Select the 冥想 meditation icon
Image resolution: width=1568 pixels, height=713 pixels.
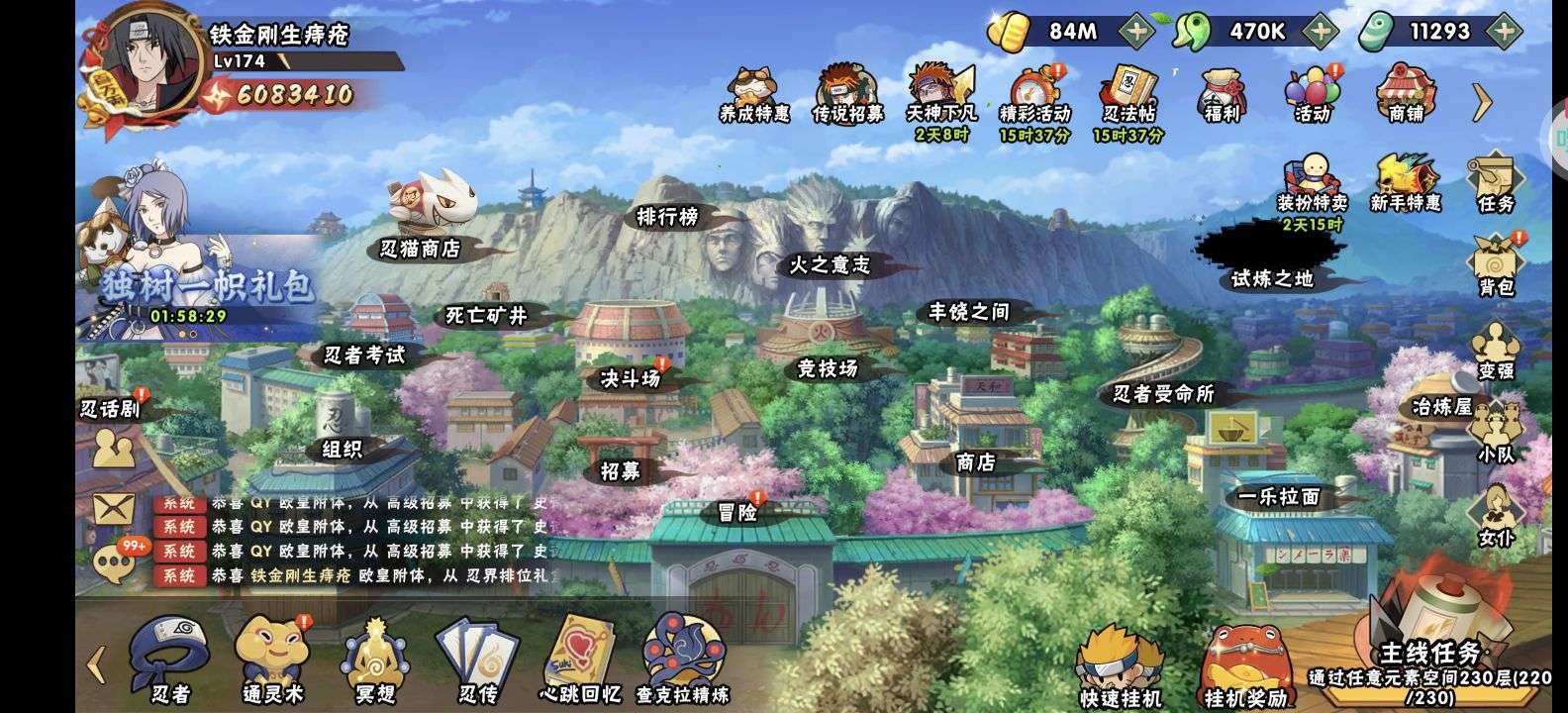375,659
